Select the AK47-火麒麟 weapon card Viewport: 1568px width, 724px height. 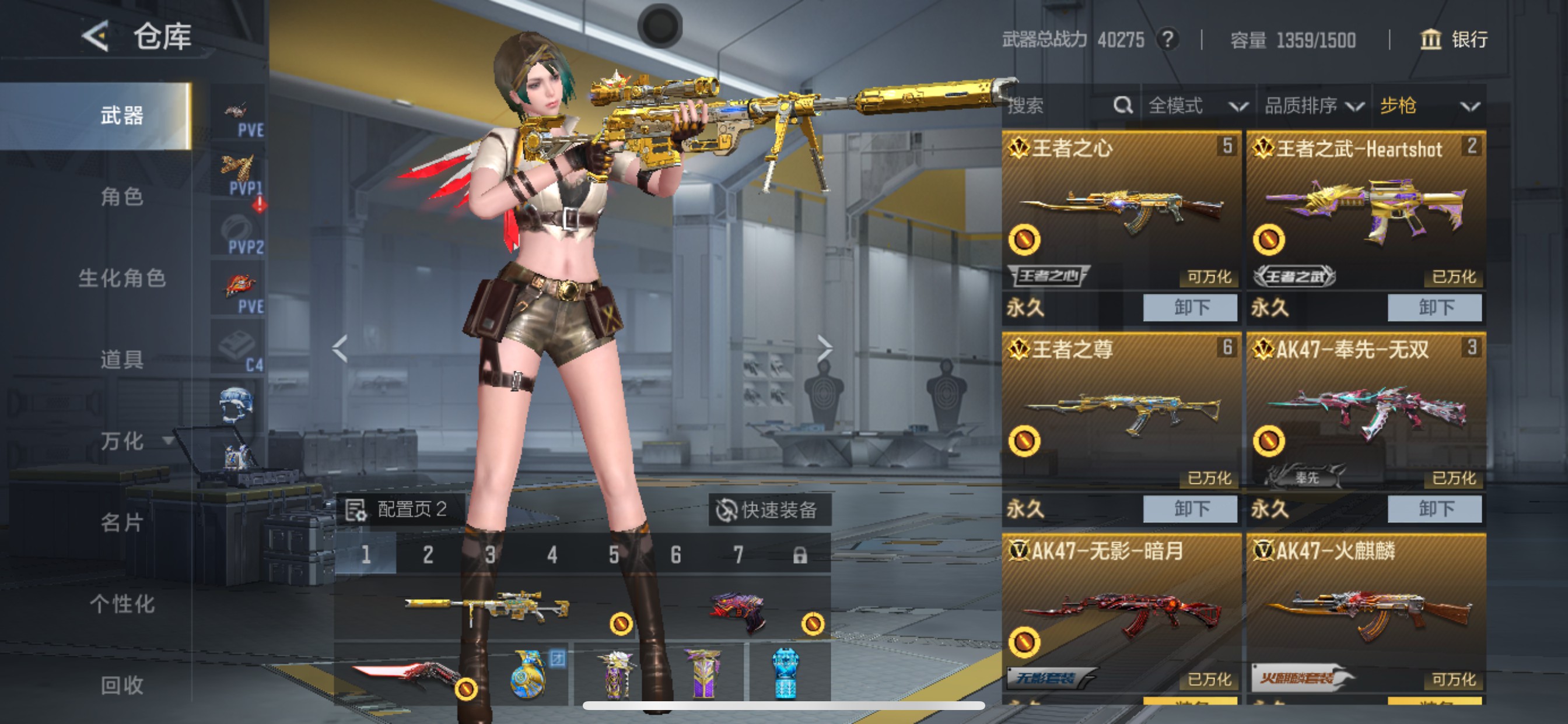1366,614
